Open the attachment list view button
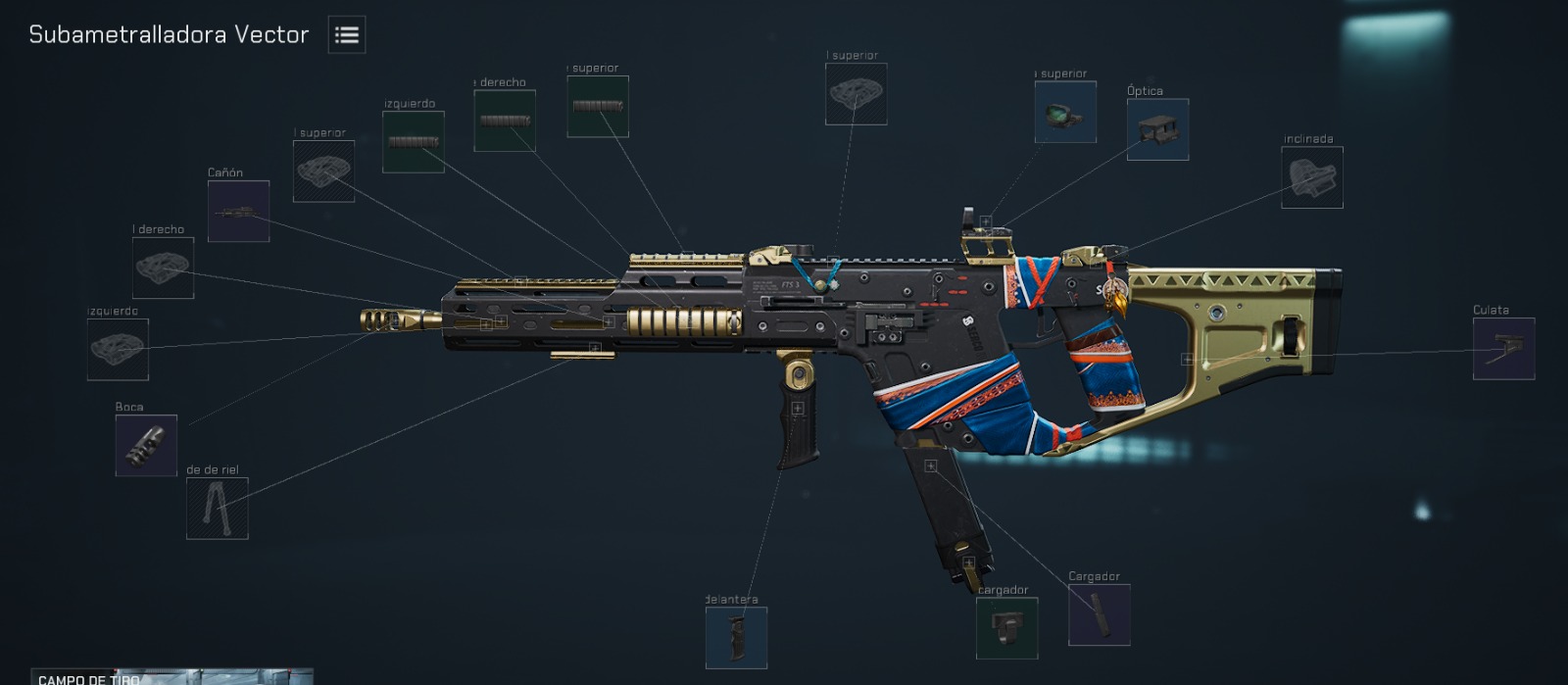 pos(346,35)
